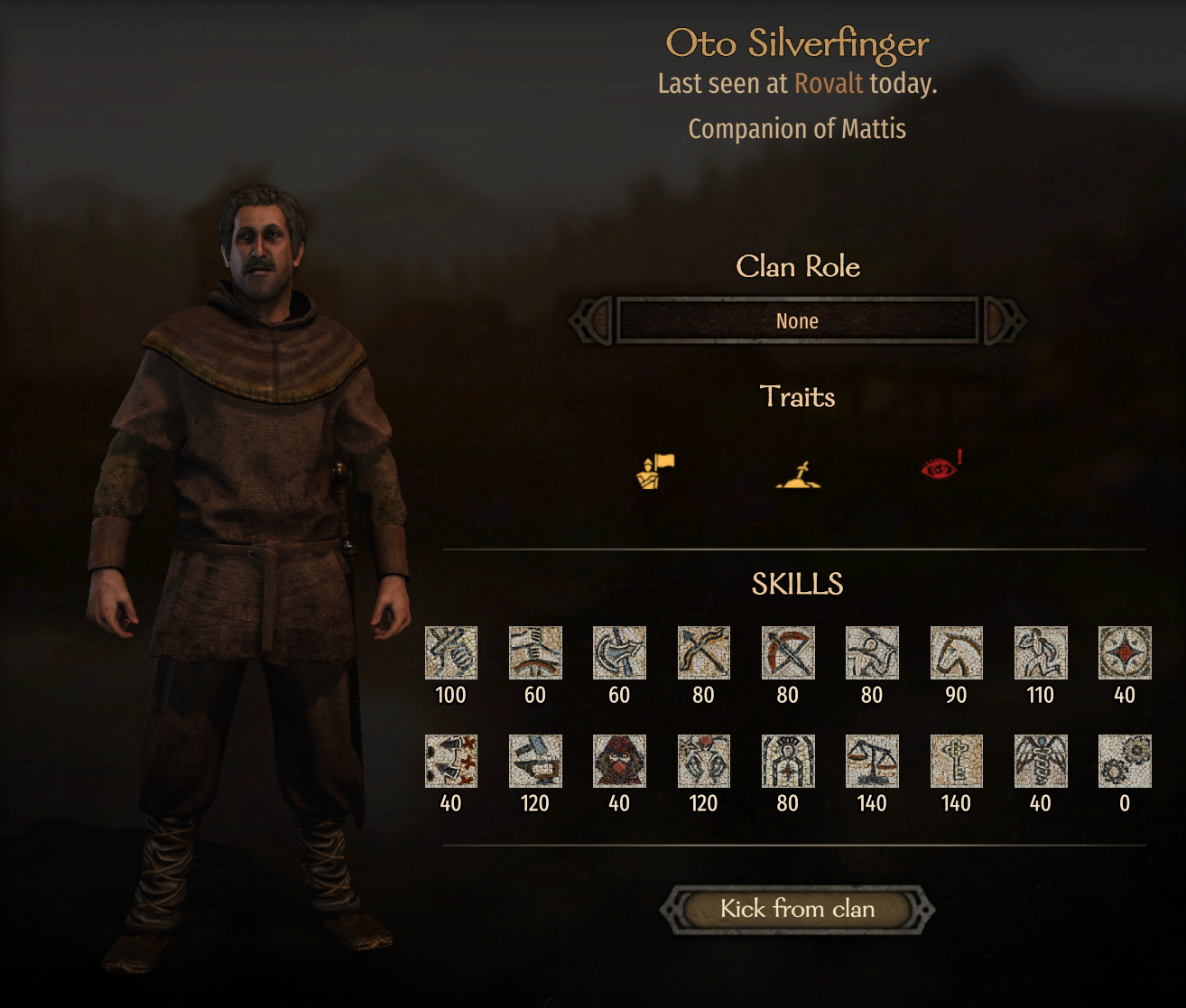
Task: Select the Steward key skill icon
Action: coord(956,761)
